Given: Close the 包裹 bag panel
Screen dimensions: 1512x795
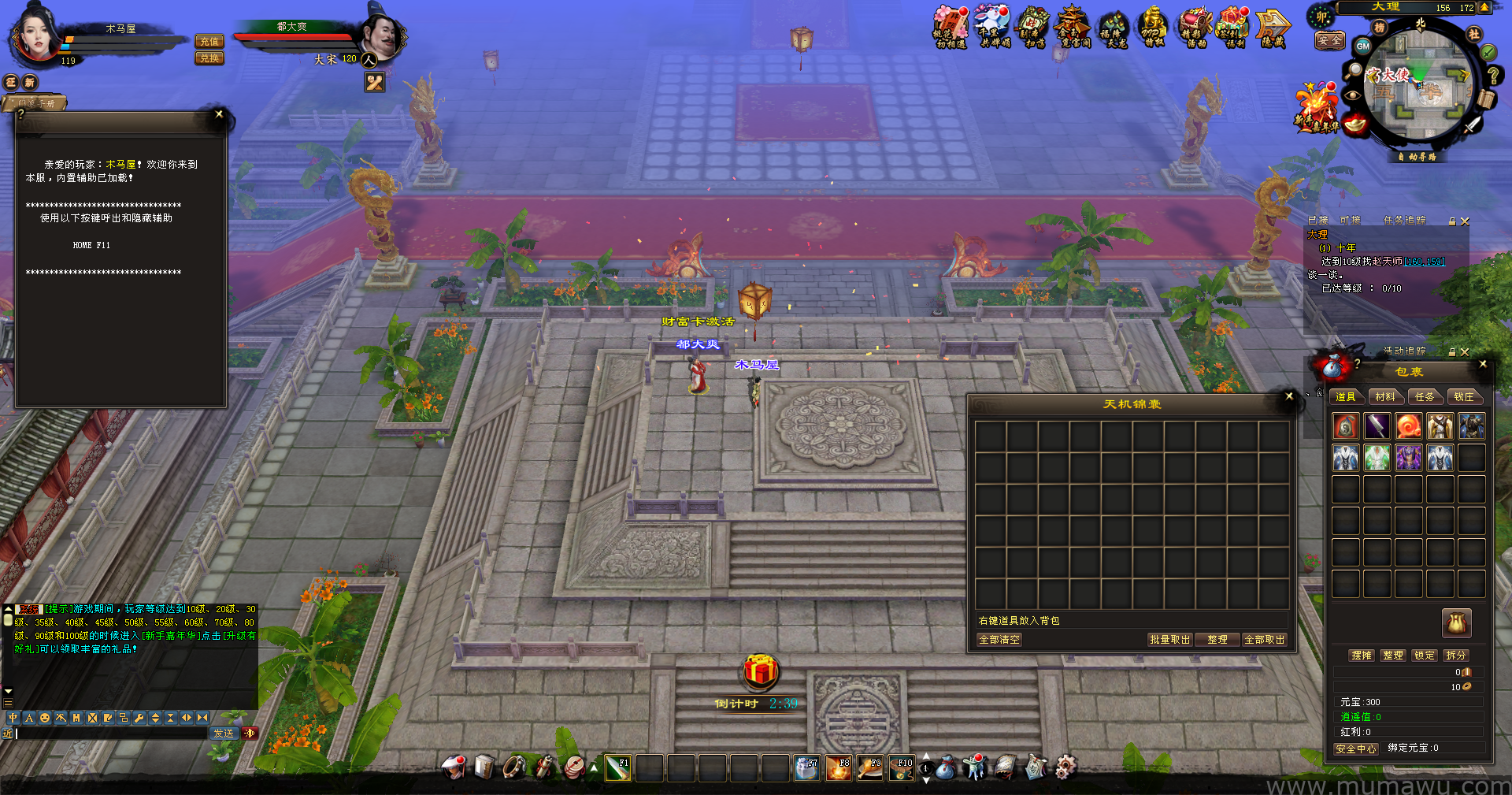Looking at the screenshot, I should [x=1483, y=364].
